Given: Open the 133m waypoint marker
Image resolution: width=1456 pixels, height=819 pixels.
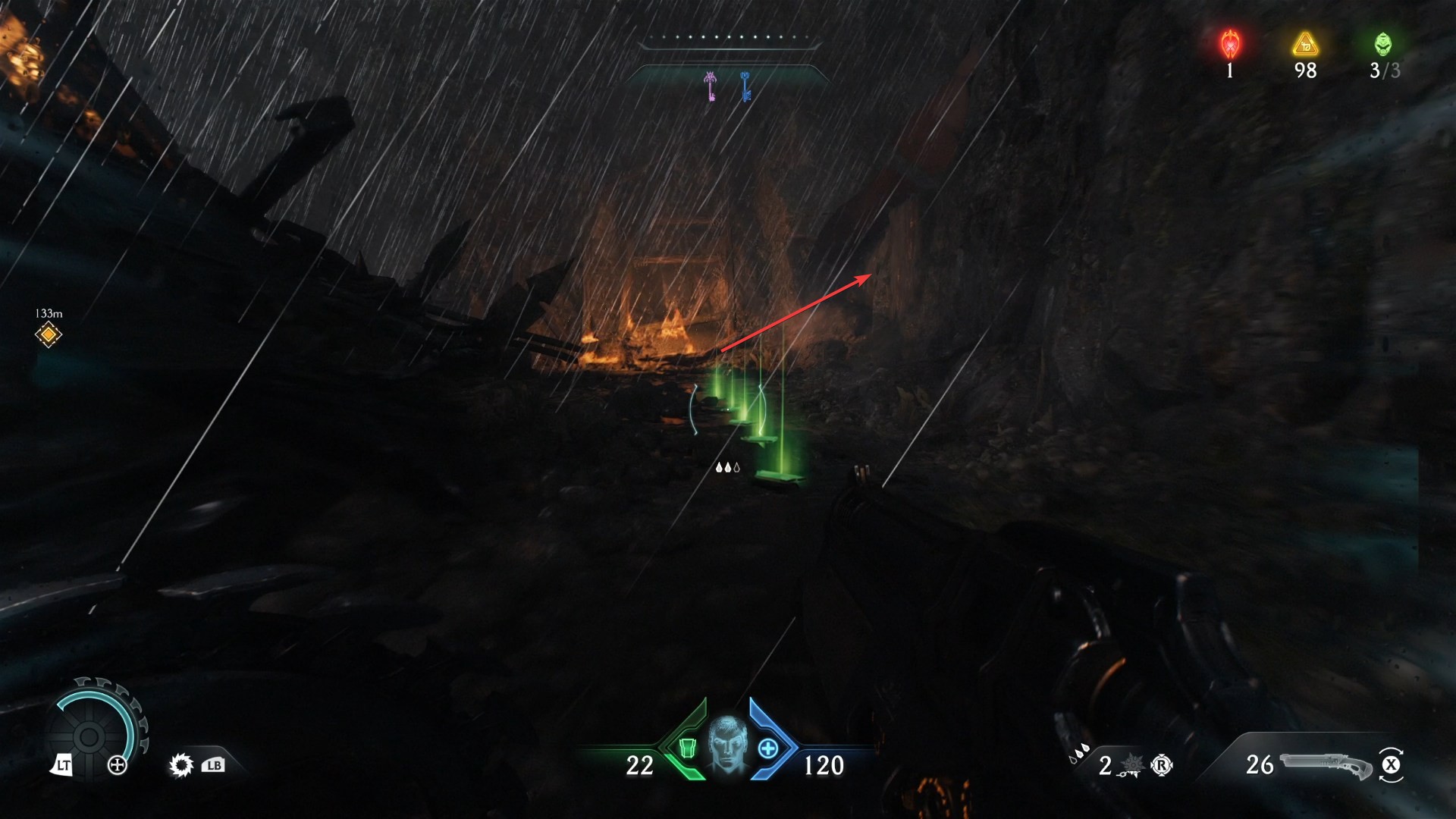Looking at the screenshot, I should point(48,334).
